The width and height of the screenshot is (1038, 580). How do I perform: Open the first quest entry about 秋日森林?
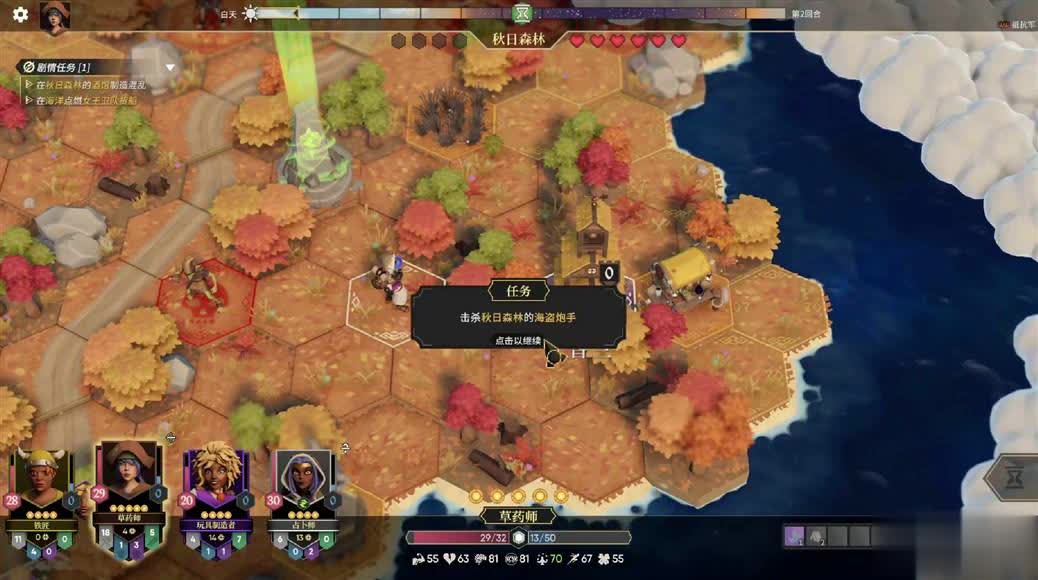(x=90, y=85)
